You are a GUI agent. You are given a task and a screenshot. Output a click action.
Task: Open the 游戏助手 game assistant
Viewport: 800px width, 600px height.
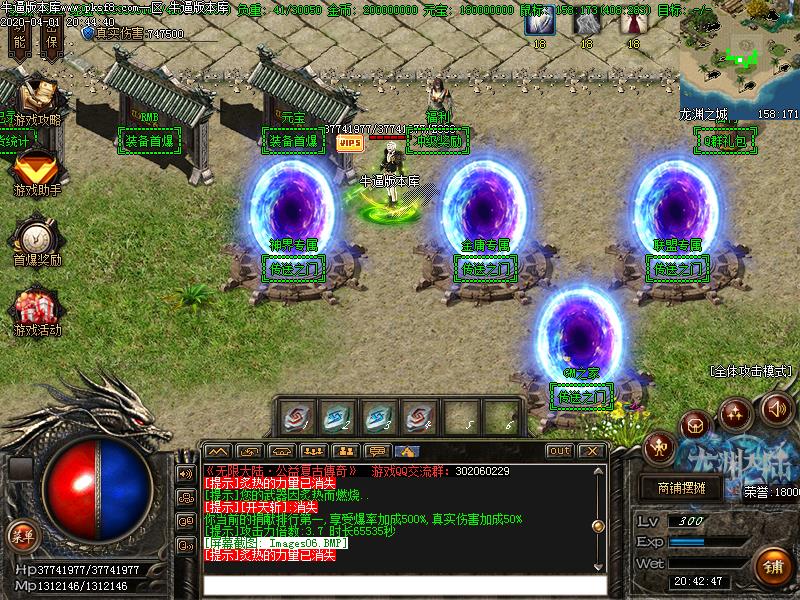pos(35,170)
